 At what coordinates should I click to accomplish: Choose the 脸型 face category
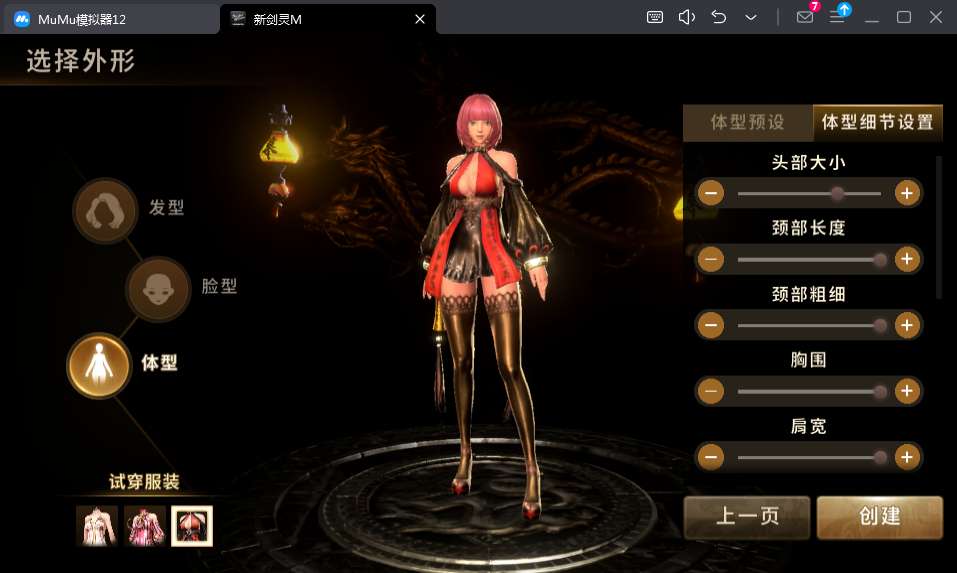click(158, 289)
